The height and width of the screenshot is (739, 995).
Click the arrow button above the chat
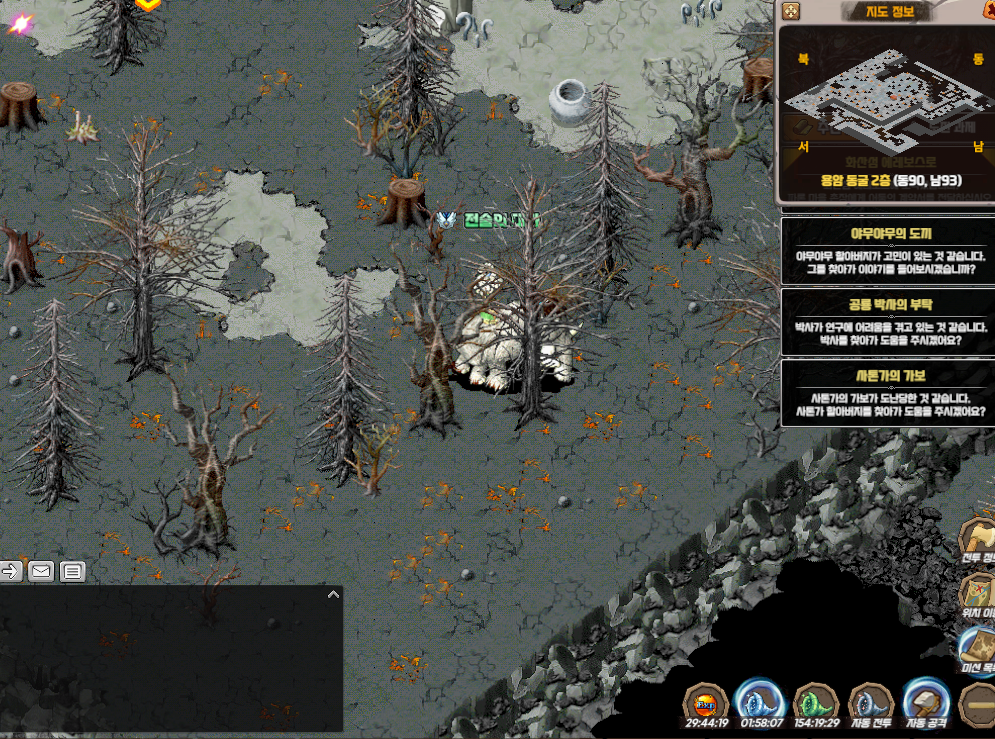point(11,571)
